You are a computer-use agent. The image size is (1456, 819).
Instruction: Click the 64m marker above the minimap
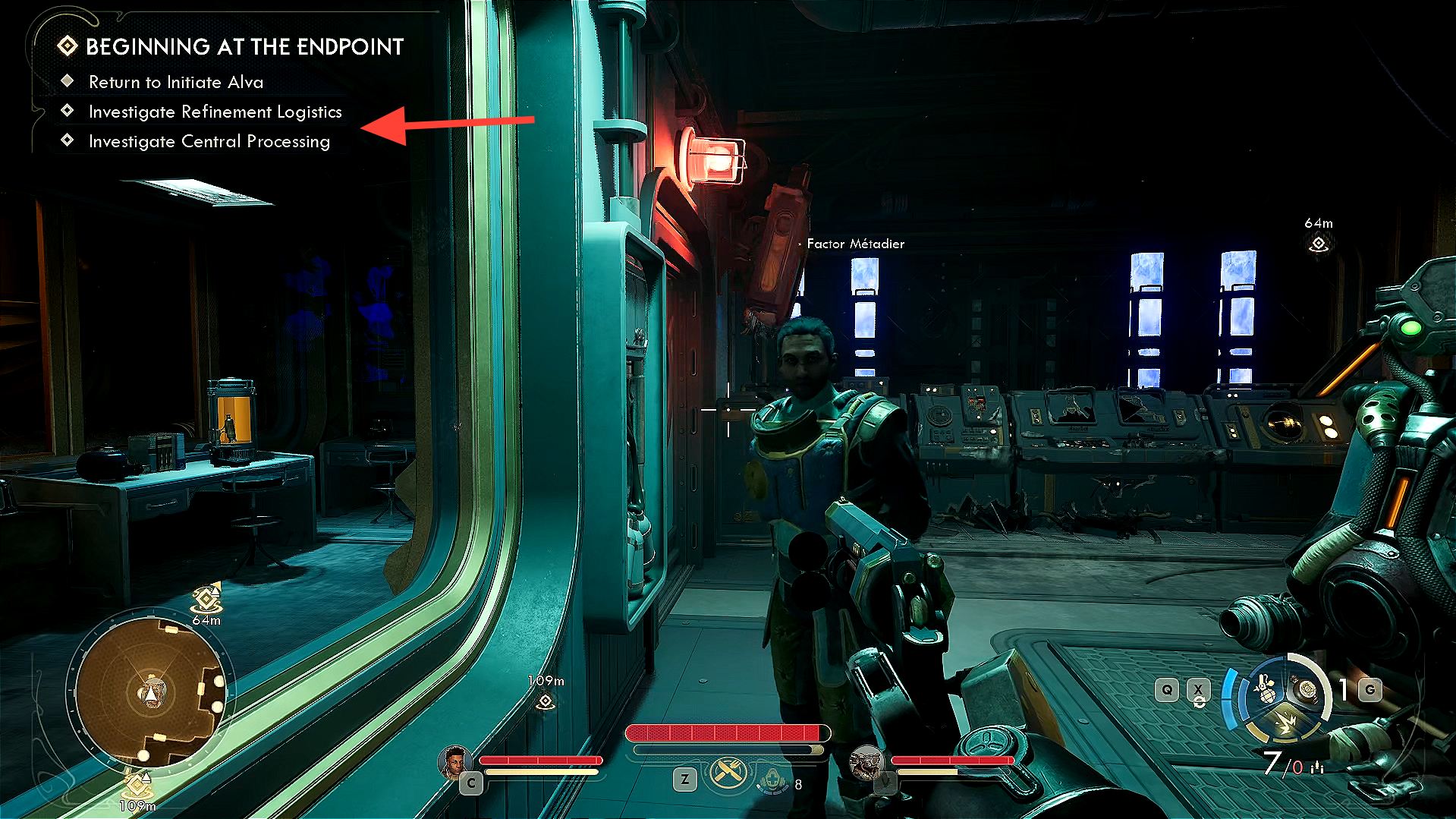(206, 601)
